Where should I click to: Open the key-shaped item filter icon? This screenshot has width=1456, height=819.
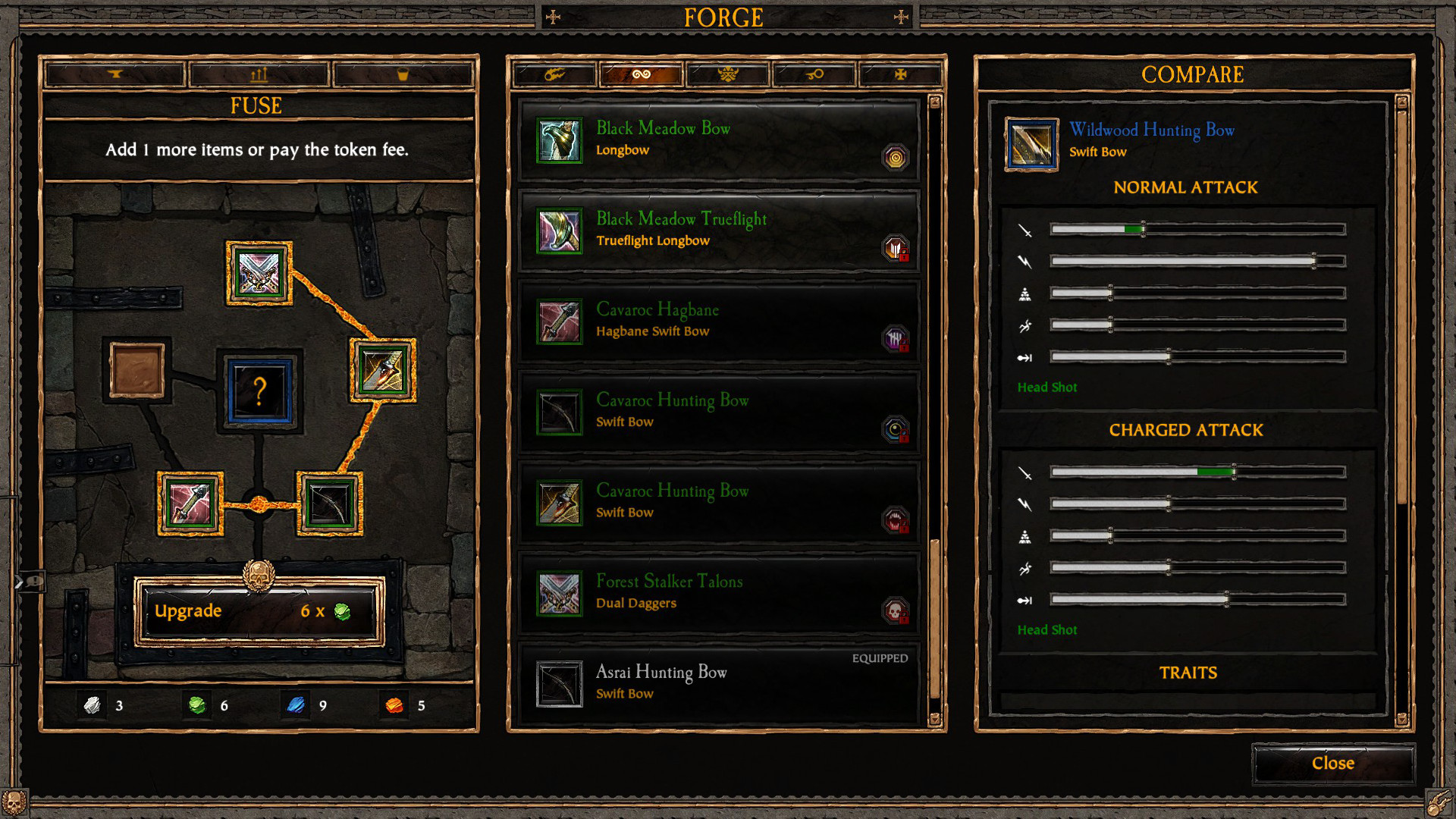point(814,74)
